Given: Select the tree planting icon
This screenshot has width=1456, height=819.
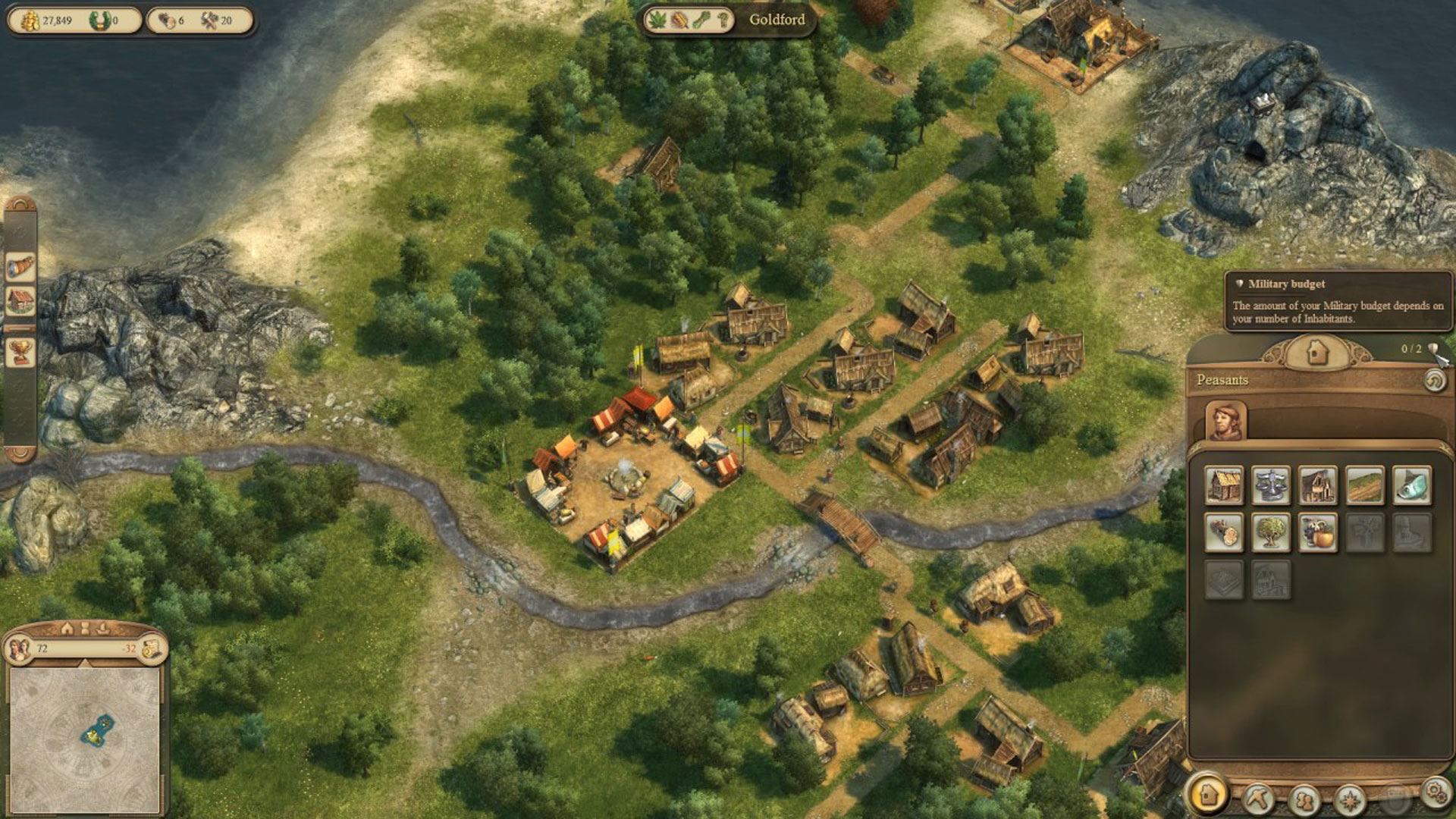Looking at the screenshot, I should pos(1271,532).
